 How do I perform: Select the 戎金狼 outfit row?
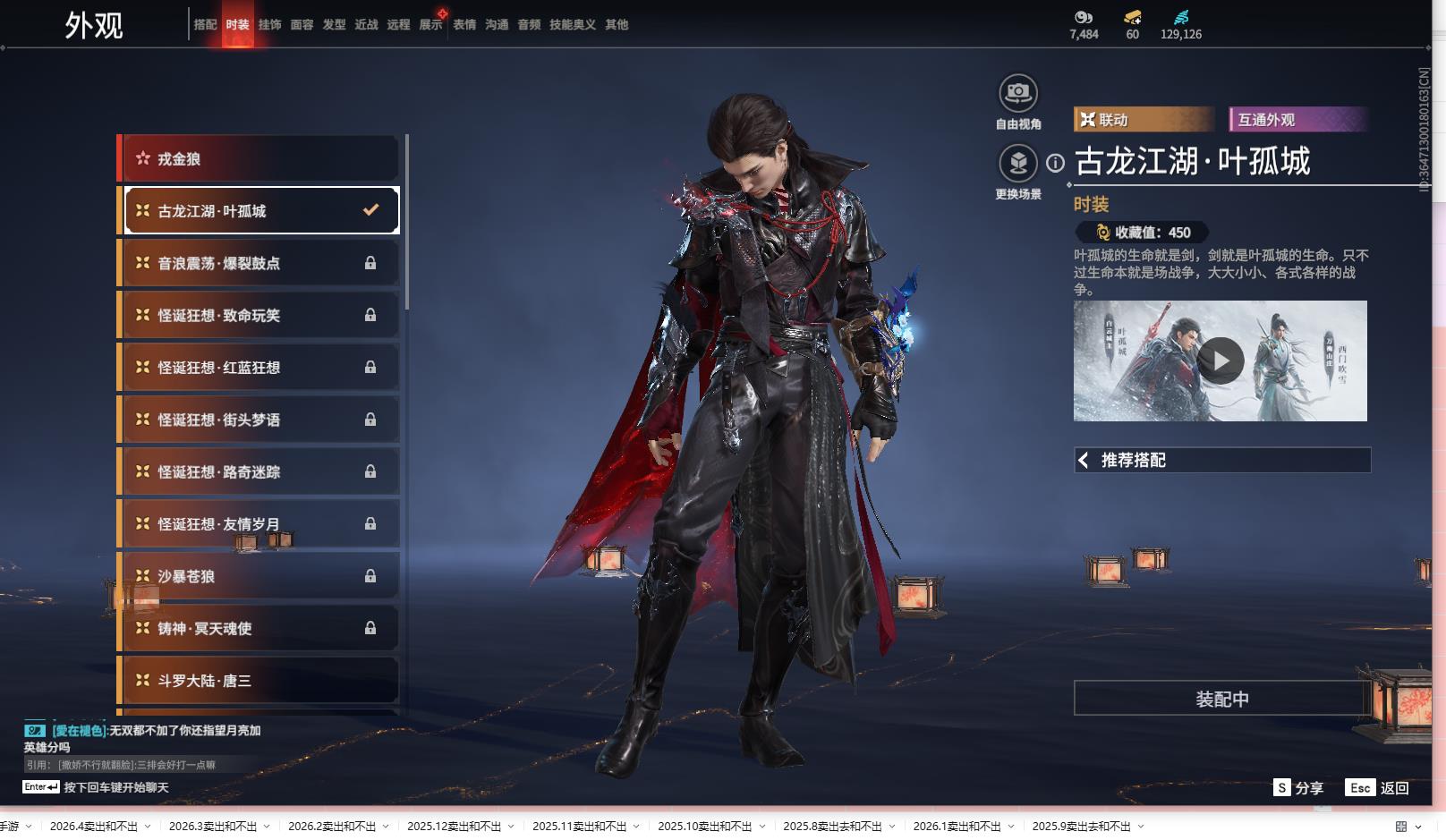pos(259,159)
